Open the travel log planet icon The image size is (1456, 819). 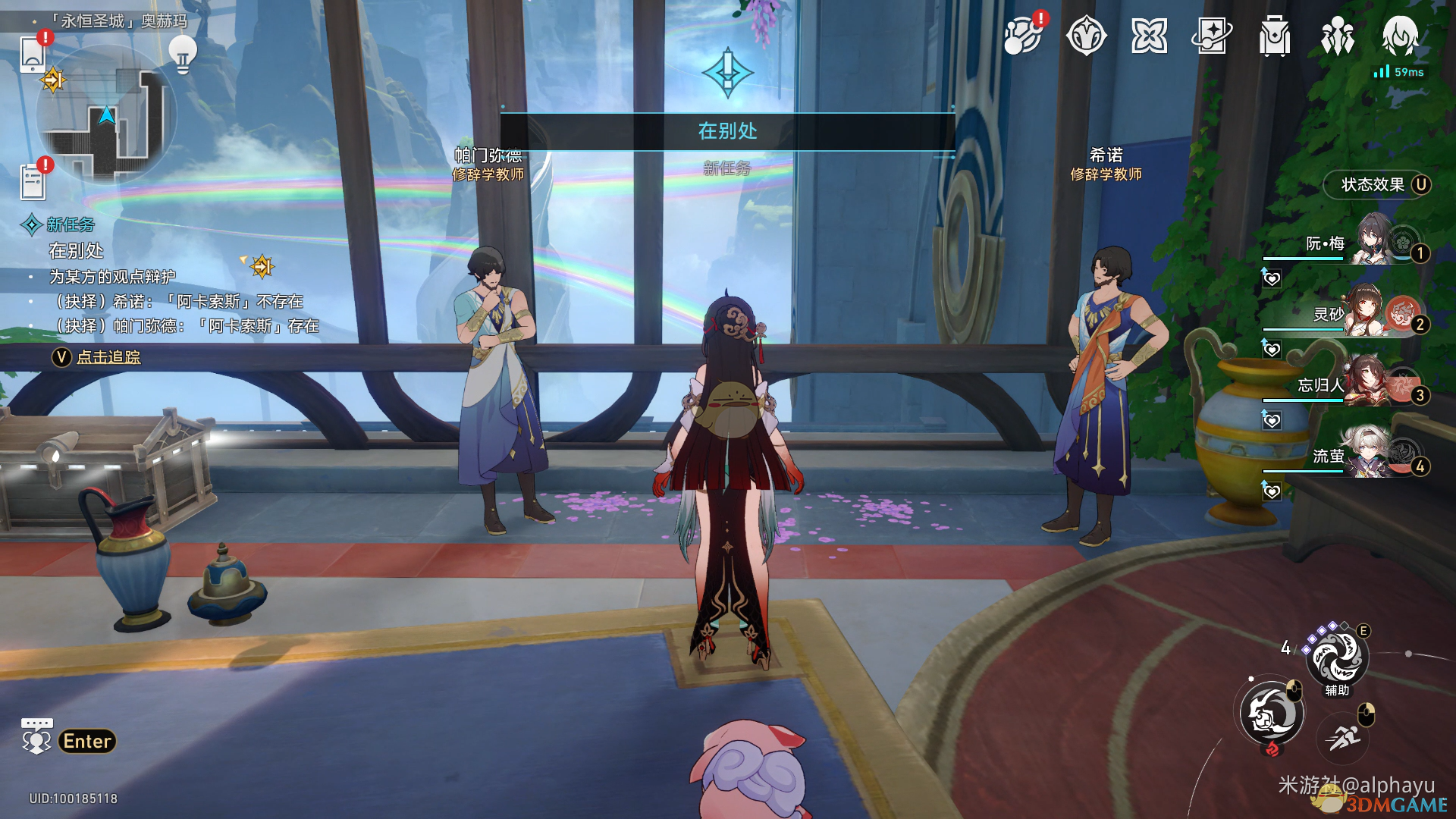click(1022, 36)
